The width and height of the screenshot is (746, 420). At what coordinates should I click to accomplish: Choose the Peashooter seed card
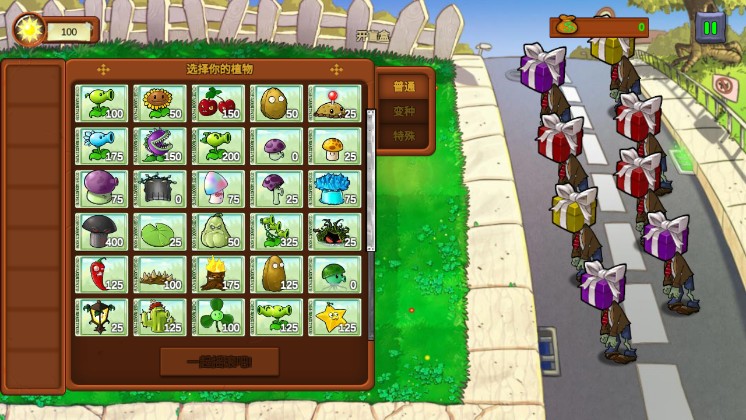click(102, 103)
